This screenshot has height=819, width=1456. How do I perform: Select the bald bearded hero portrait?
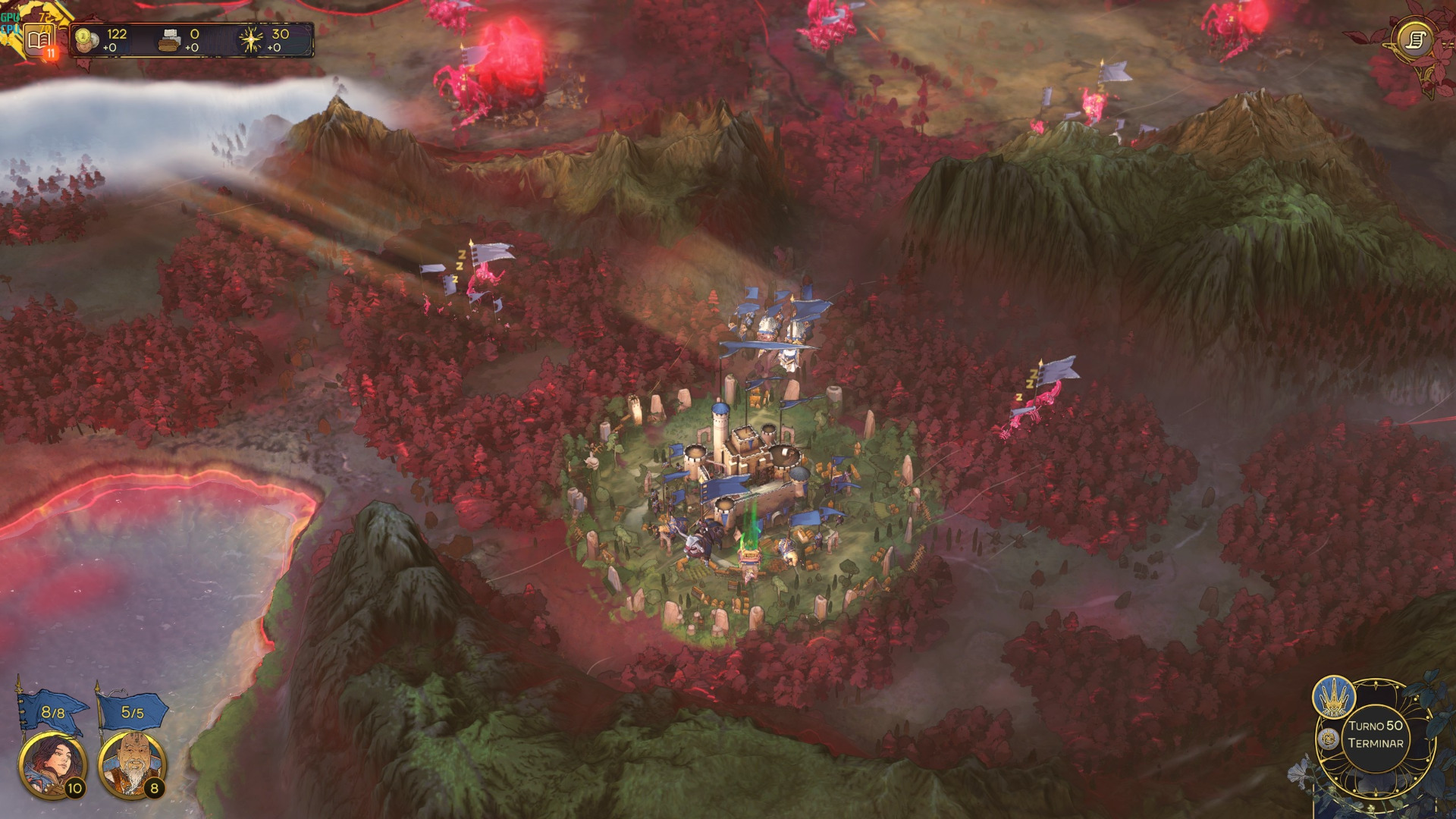click(132, 764)
